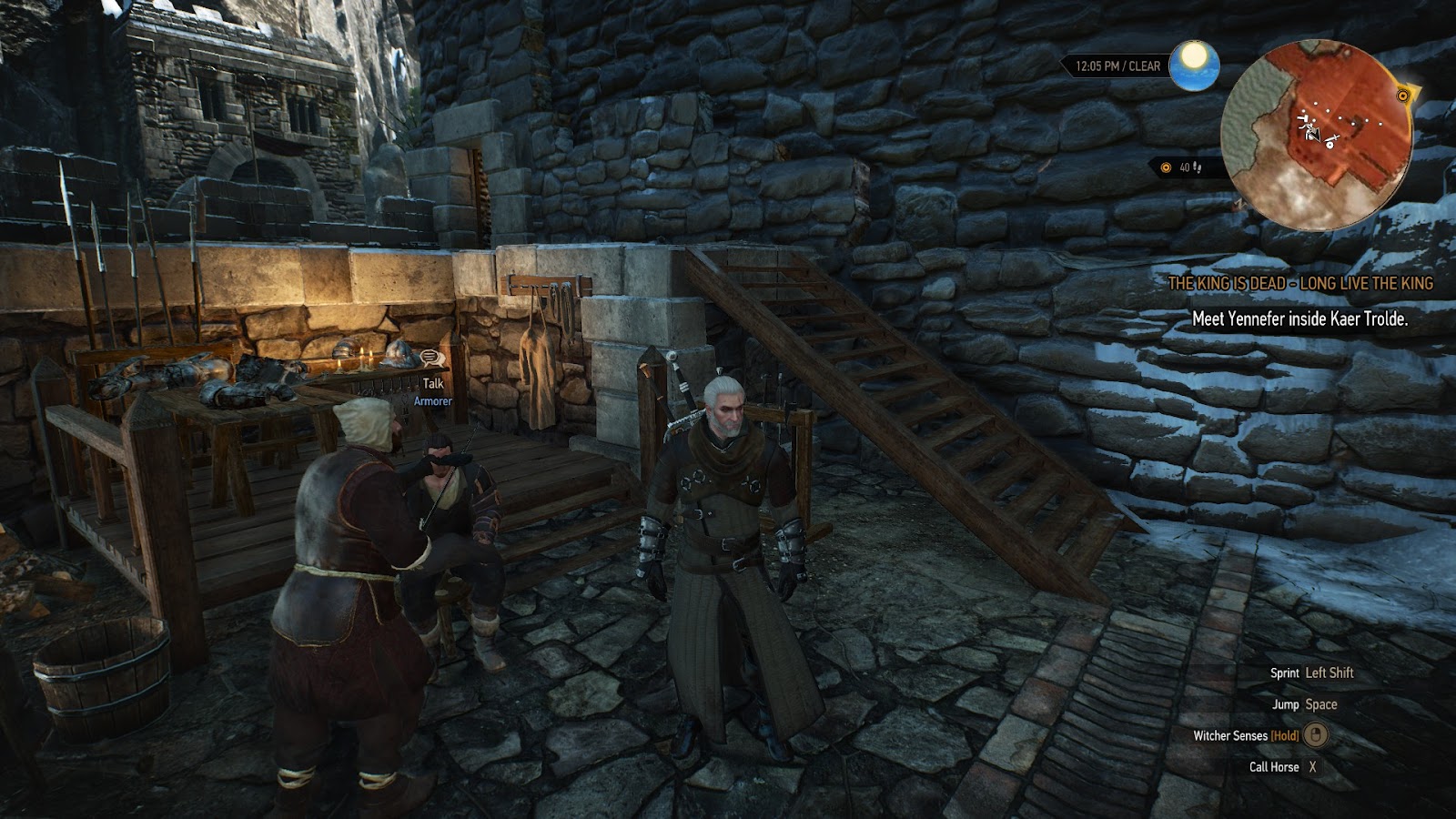Click the sun weather icon
Image resolution: width=1456 pixels, height=819 pixels.
1193,65
